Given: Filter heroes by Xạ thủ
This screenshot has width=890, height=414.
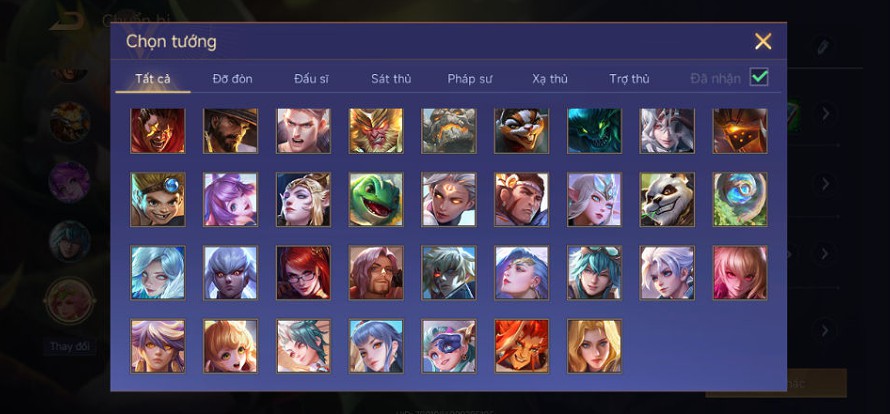Looking at the screenshot, I should 550,79.
